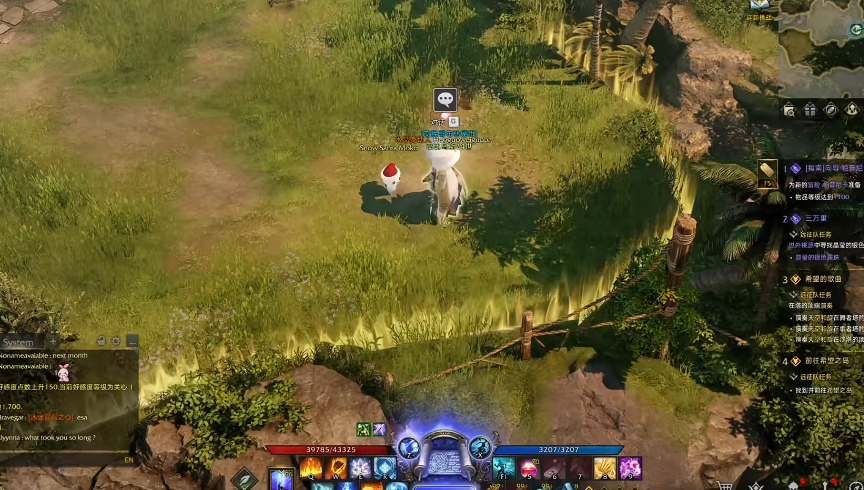Screen dimensions: 864x490
Task: Select the first quest tracker entry
Action: point(820,169)
